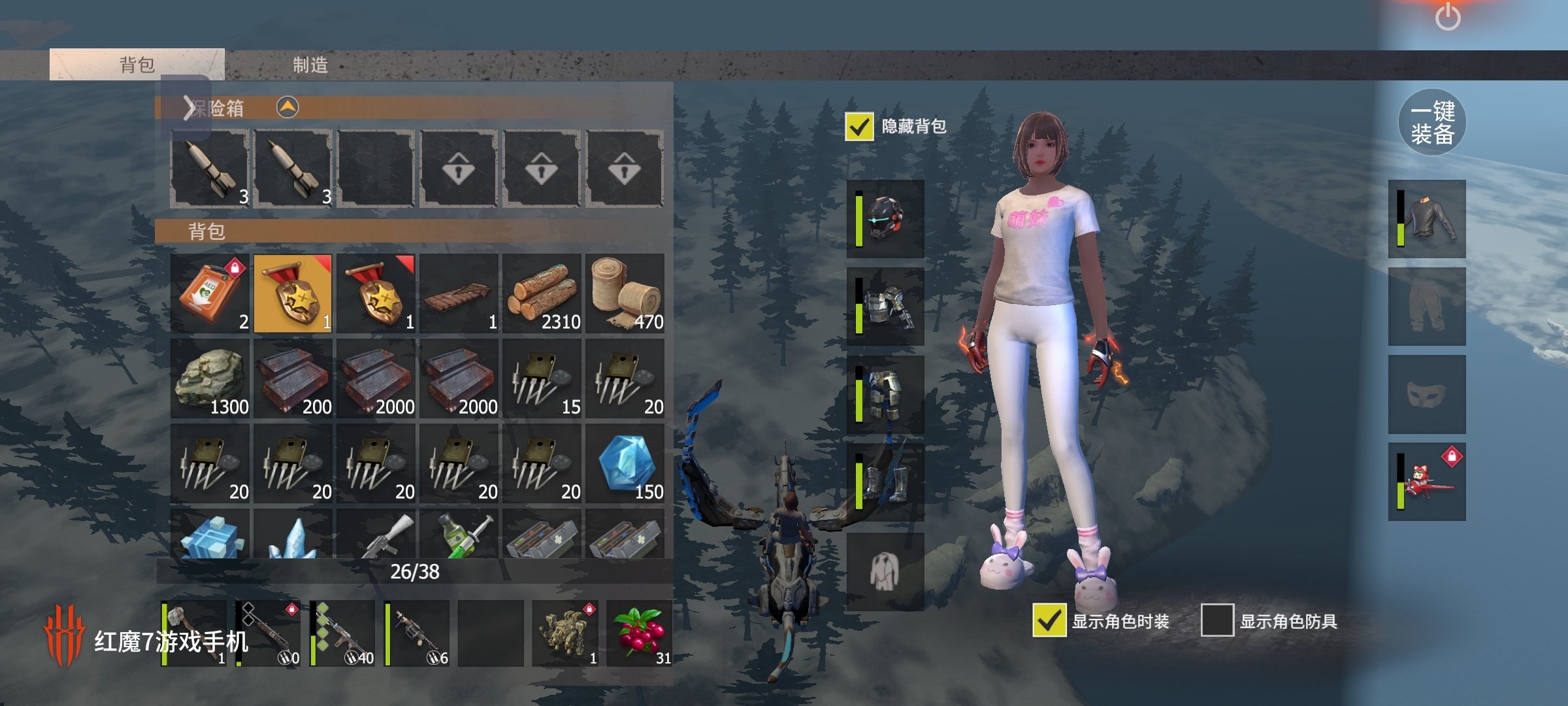This screenshot has width=1568, height=706.
Task: Open the 背包 backpack tab
Action: pos(137,65)
